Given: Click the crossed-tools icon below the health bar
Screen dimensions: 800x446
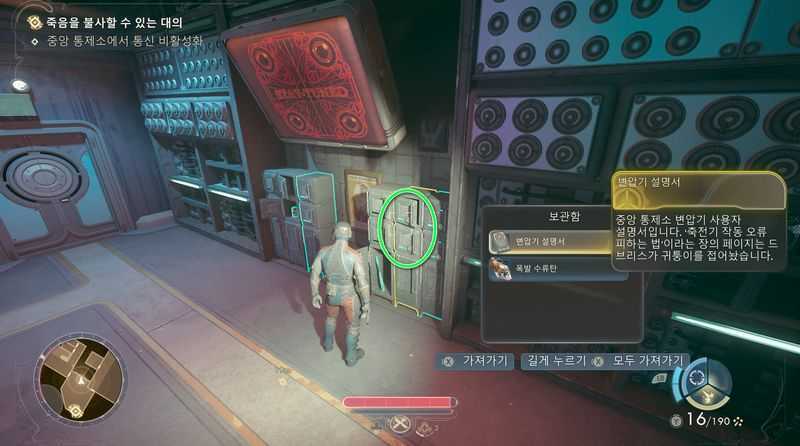Looking at the screenshot, I should (x=400, y=425).
